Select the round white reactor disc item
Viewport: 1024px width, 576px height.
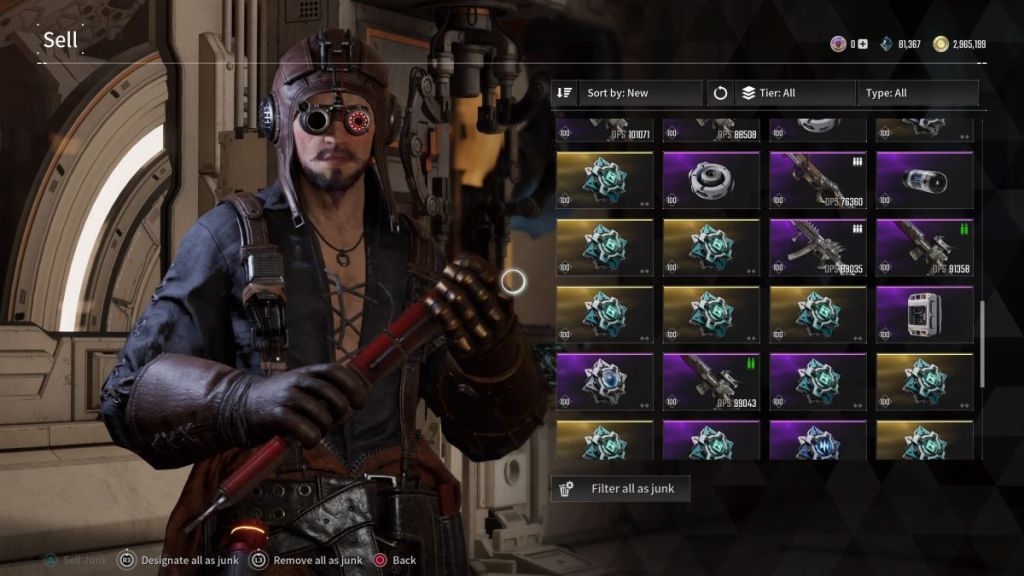click(711, 181)
